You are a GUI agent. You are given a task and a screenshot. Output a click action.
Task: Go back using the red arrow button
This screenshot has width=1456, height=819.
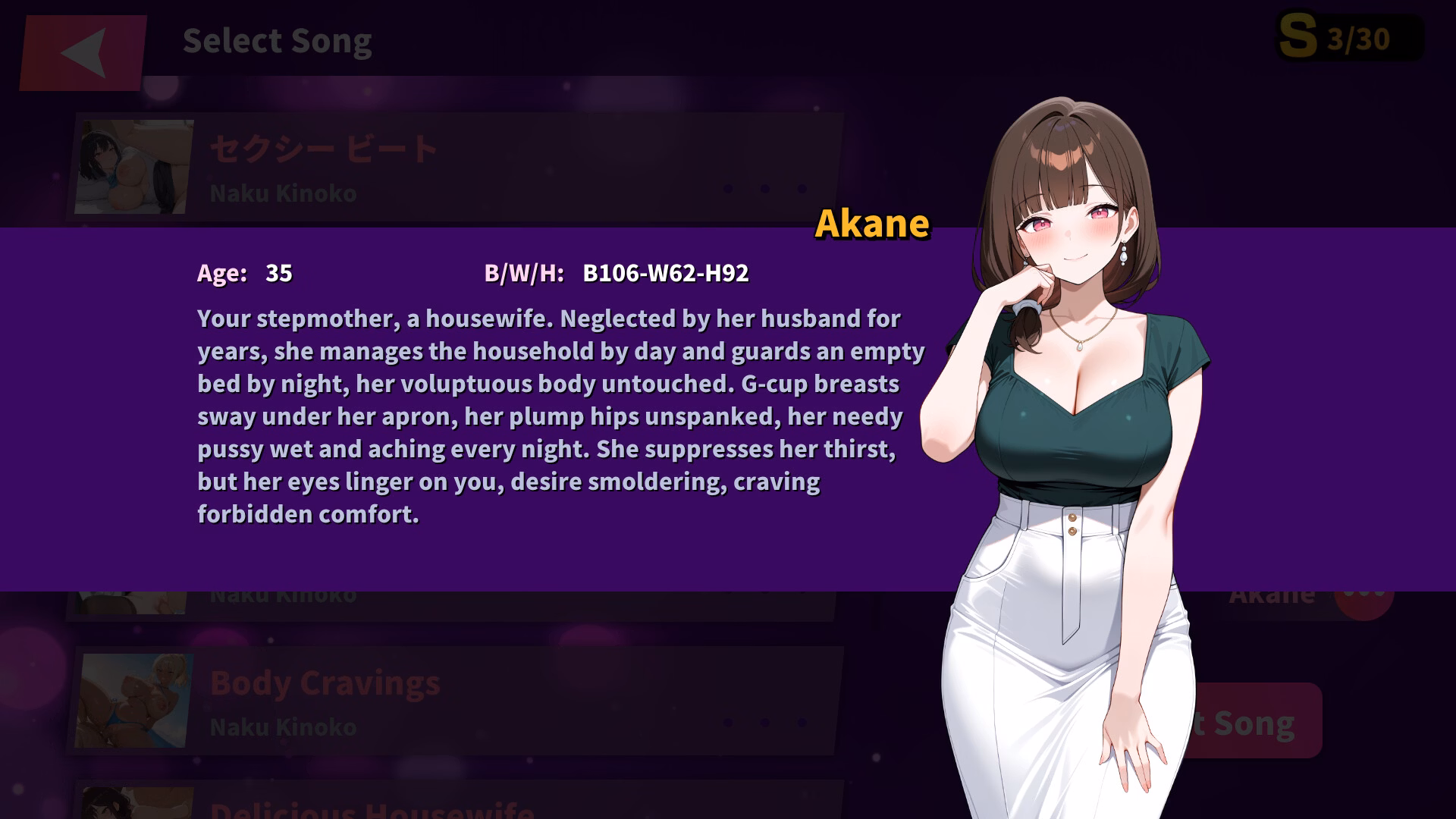coord(83,52)
